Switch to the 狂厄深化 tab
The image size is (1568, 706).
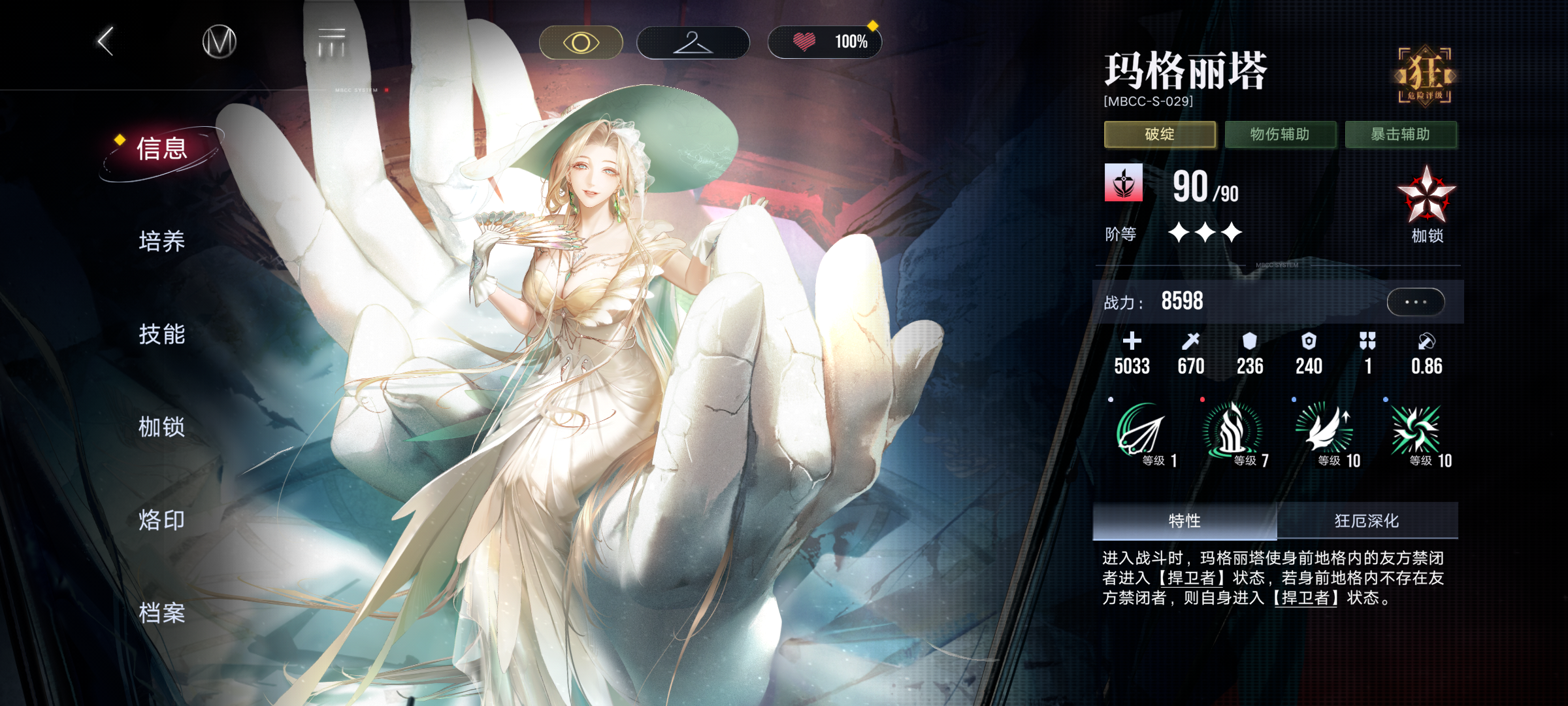coord(1367,520)
